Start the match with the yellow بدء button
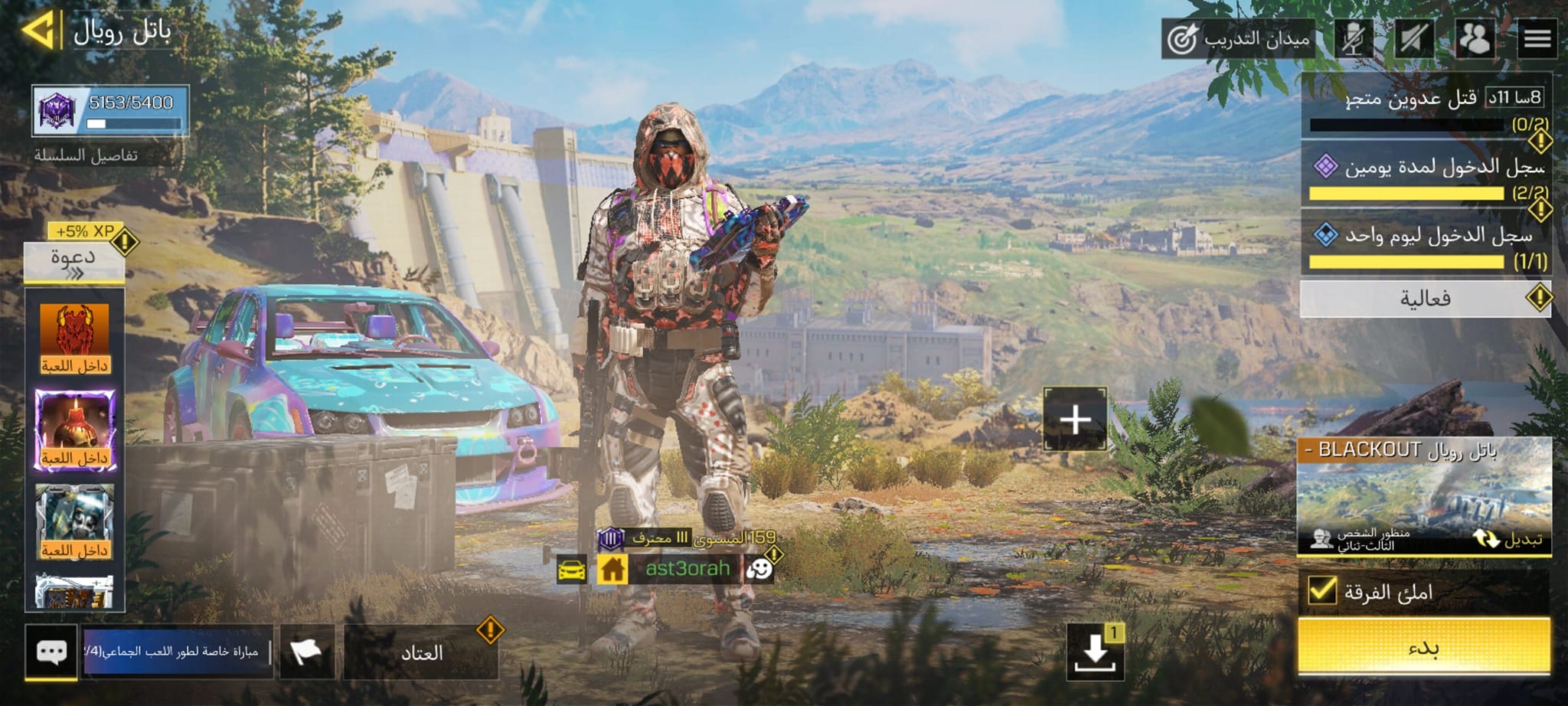Viewport: 1568px width, 706px height. pos(1424,647)
